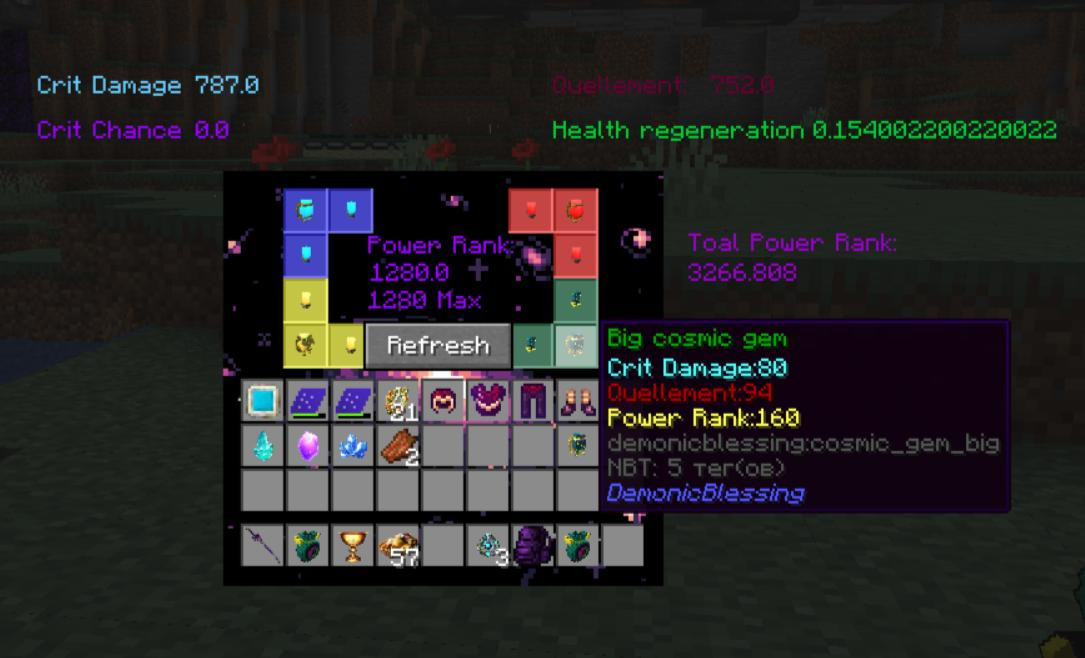Image resolution: width=1085 pixels, height=658 pixels.
Task: Pick the big blue gem in the blue corner
Action: [306, 209]
